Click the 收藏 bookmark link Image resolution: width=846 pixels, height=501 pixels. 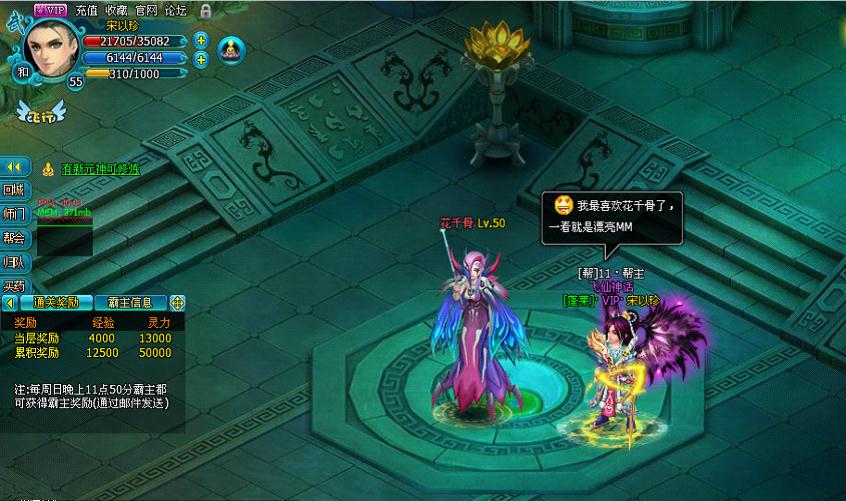tap(116, 9)
